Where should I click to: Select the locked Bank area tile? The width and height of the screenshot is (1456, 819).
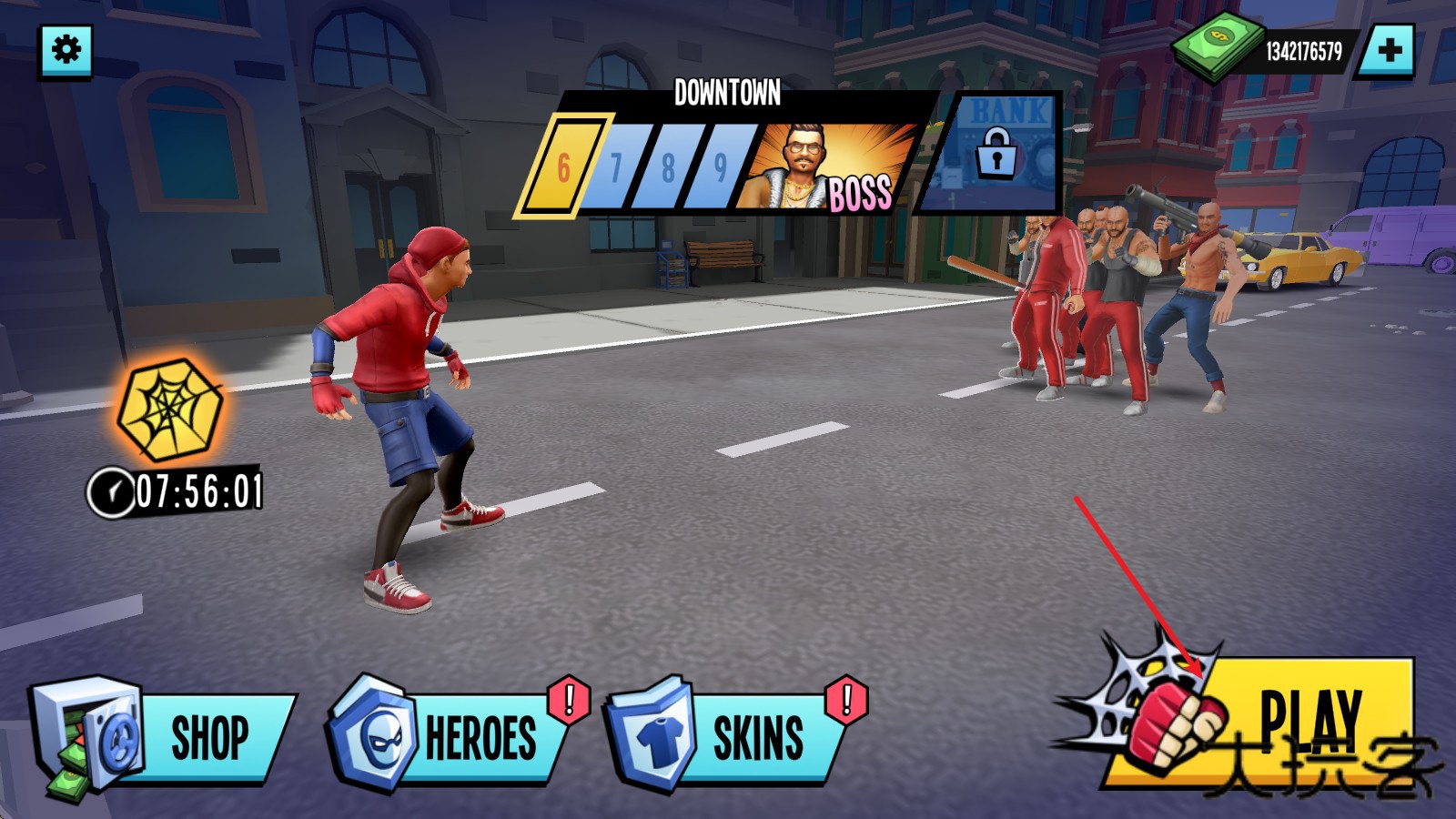(x=996, y=153)
